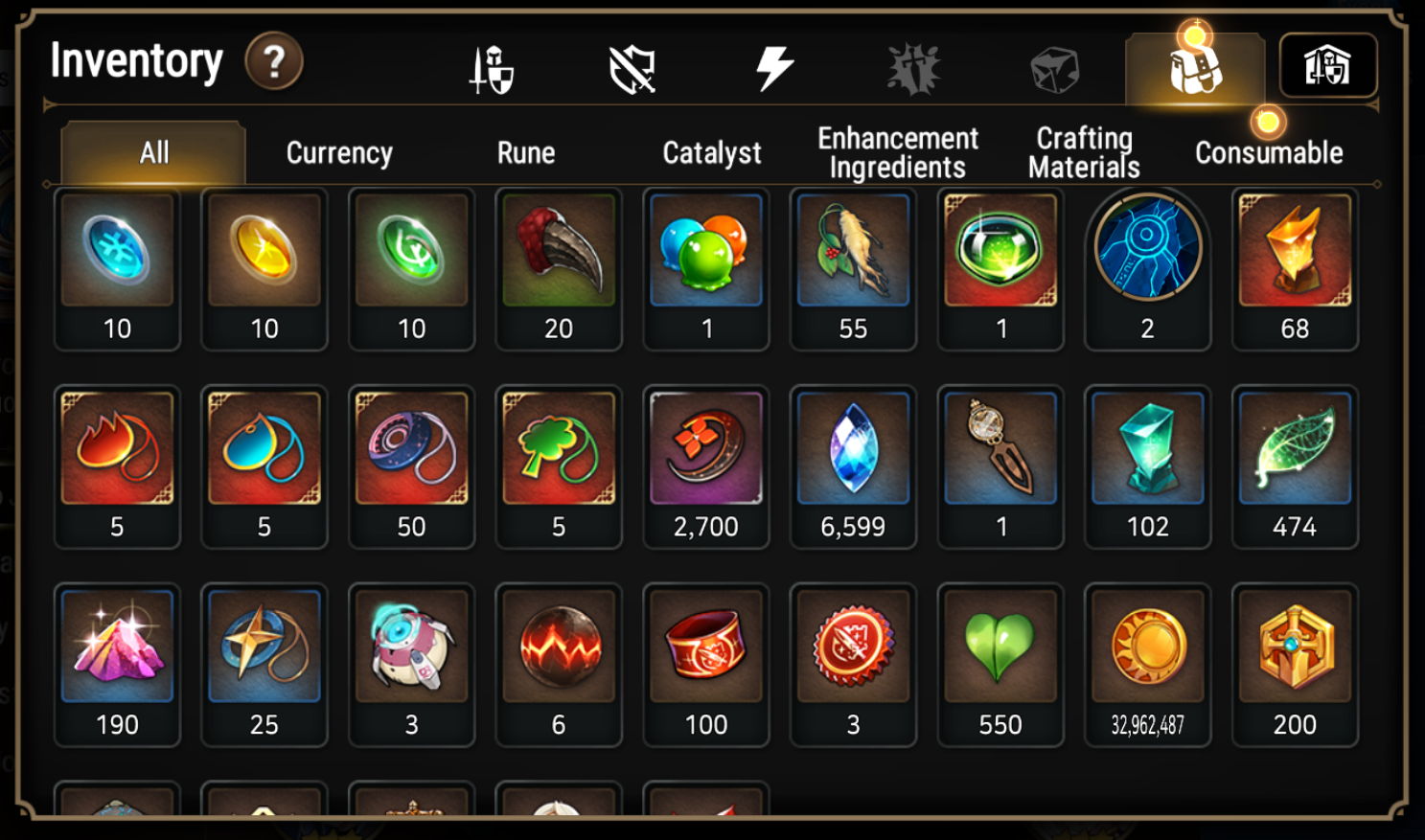The height and width of the screenshot is (840, 1425).
Task: Choose the blue crystal item with 6,599
Action: click(x=853, y=466)
